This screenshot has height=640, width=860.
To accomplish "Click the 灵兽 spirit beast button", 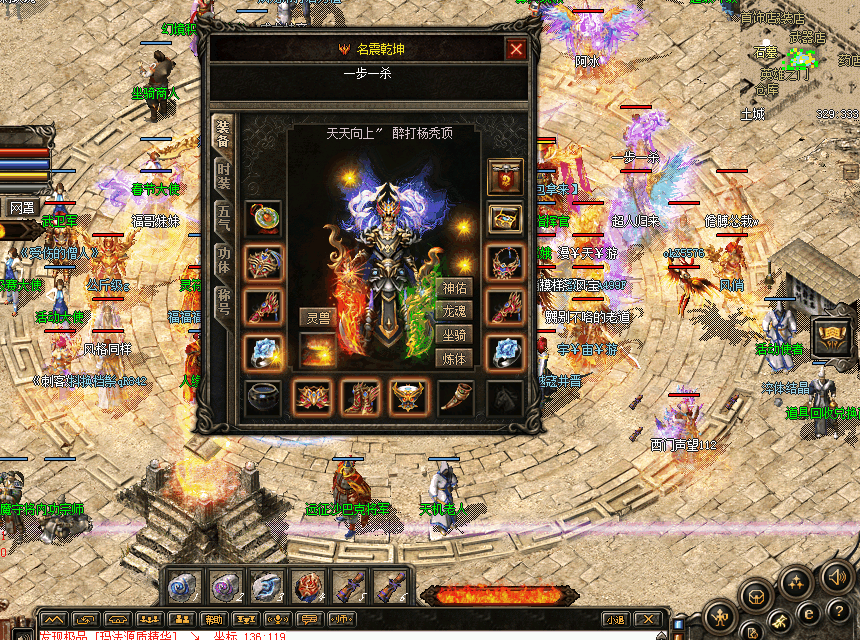I will 318,318.
